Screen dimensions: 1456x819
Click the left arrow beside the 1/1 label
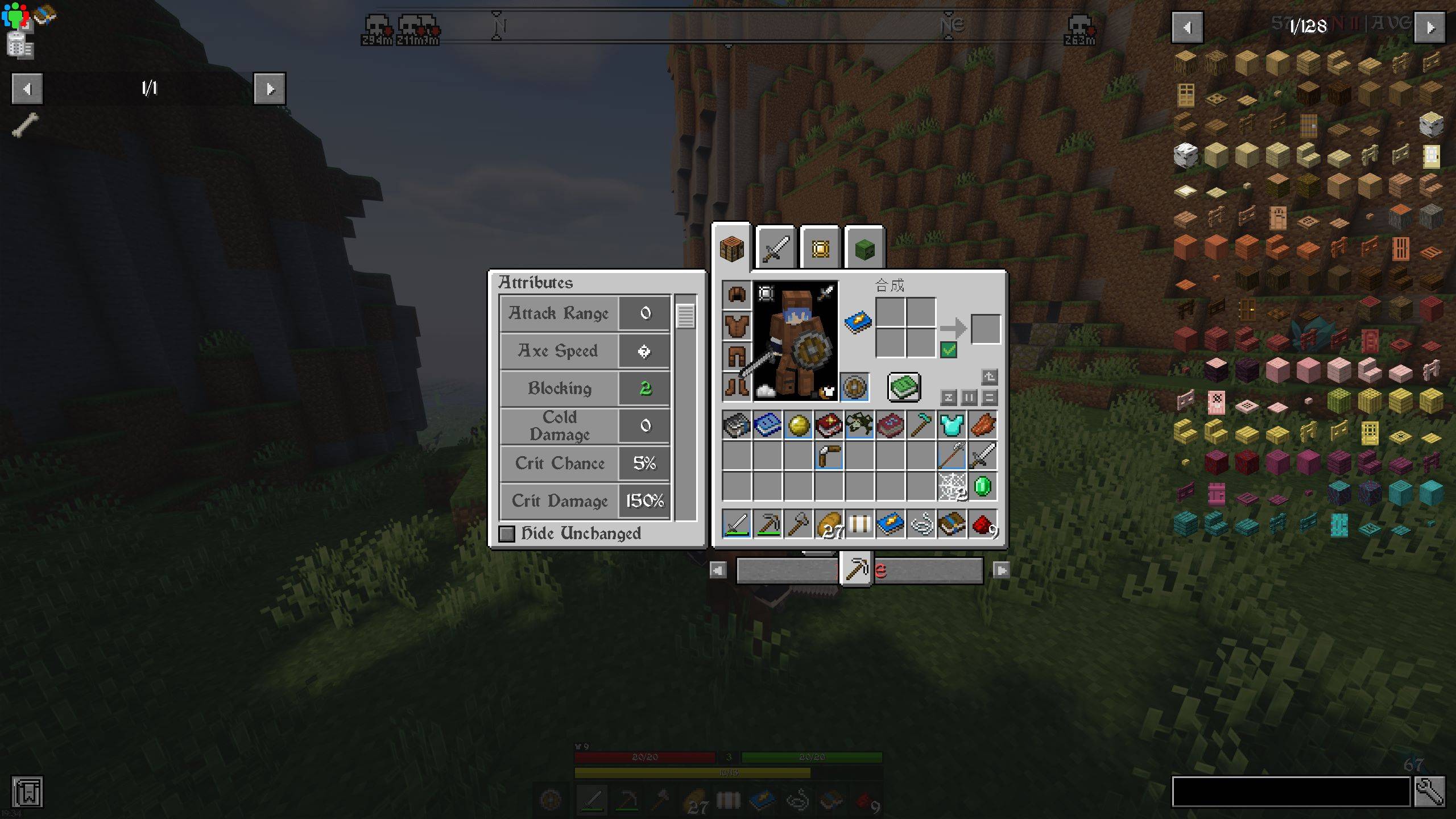[x=27, y=90]
